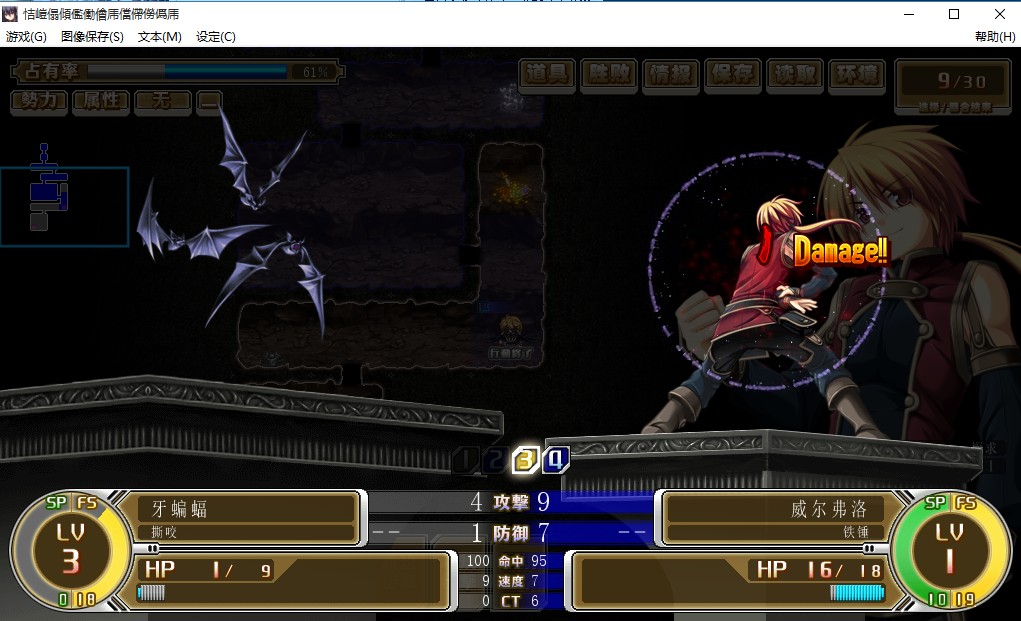Open the 文本(M) menu

point(160,37)
